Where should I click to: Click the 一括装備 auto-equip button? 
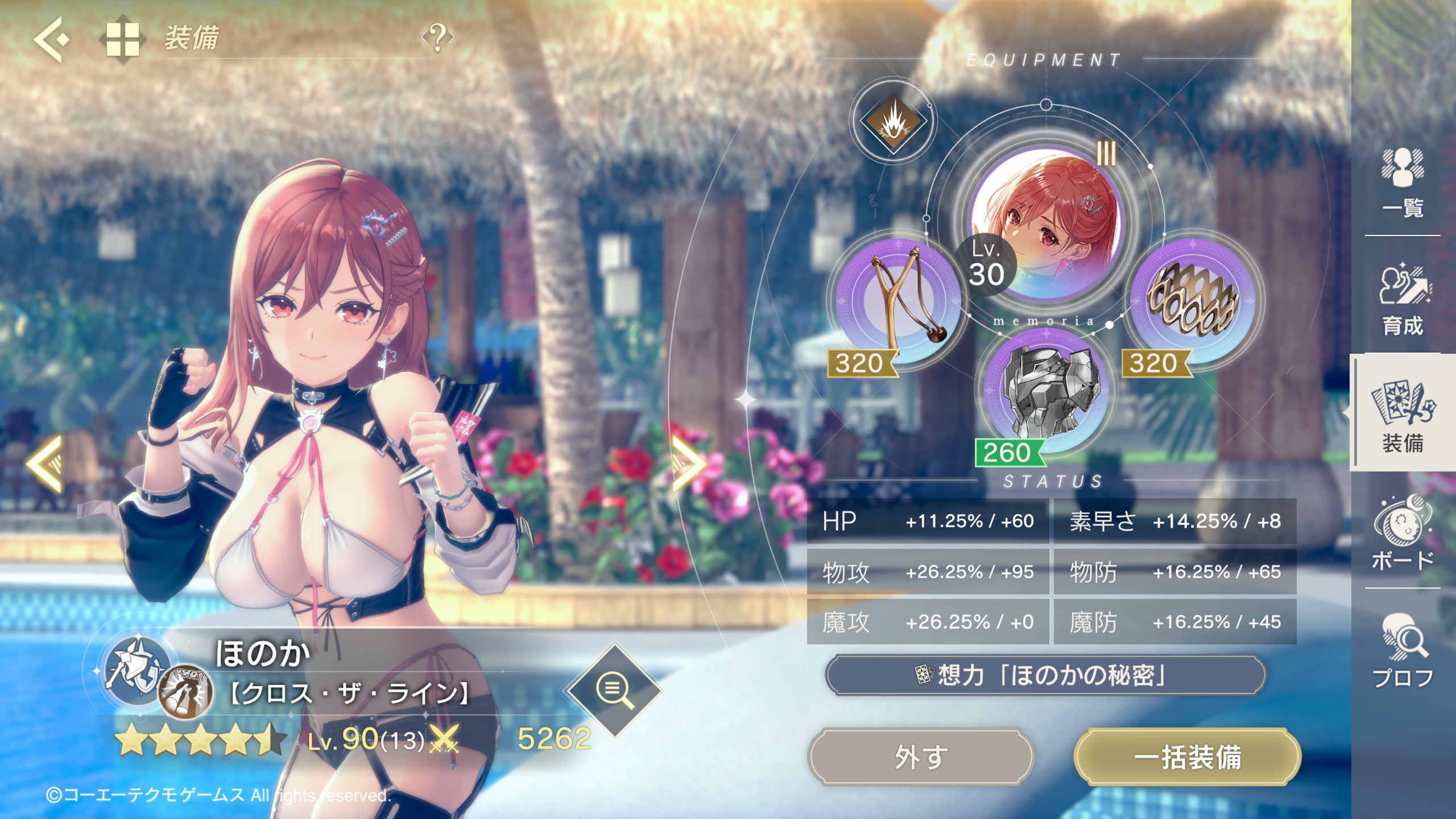(x=1187, y=757)
